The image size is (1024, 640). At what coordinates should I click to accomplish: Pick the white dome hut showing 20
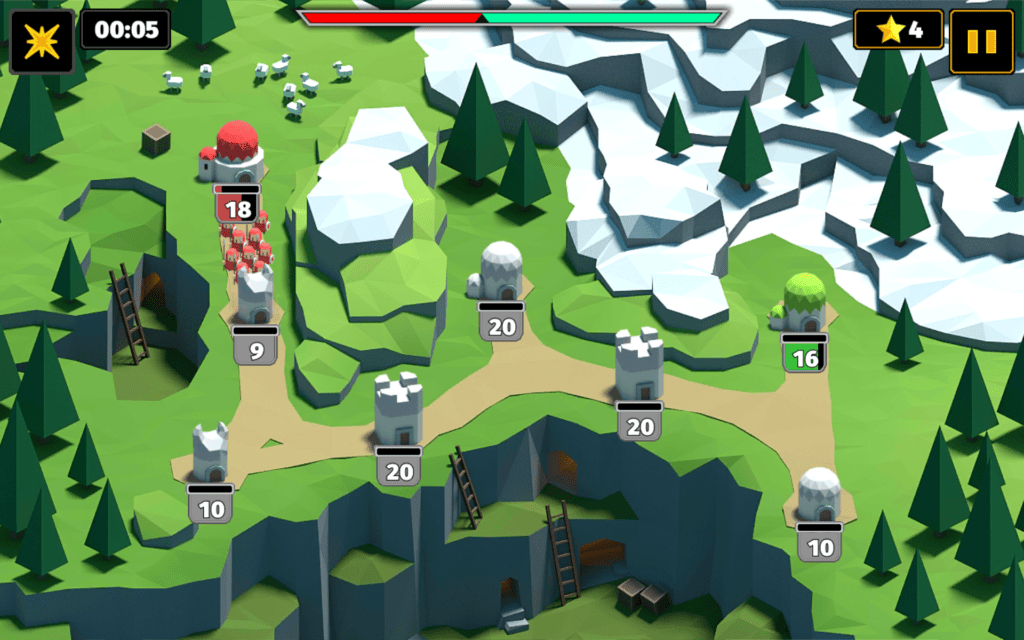click(500, 272)
